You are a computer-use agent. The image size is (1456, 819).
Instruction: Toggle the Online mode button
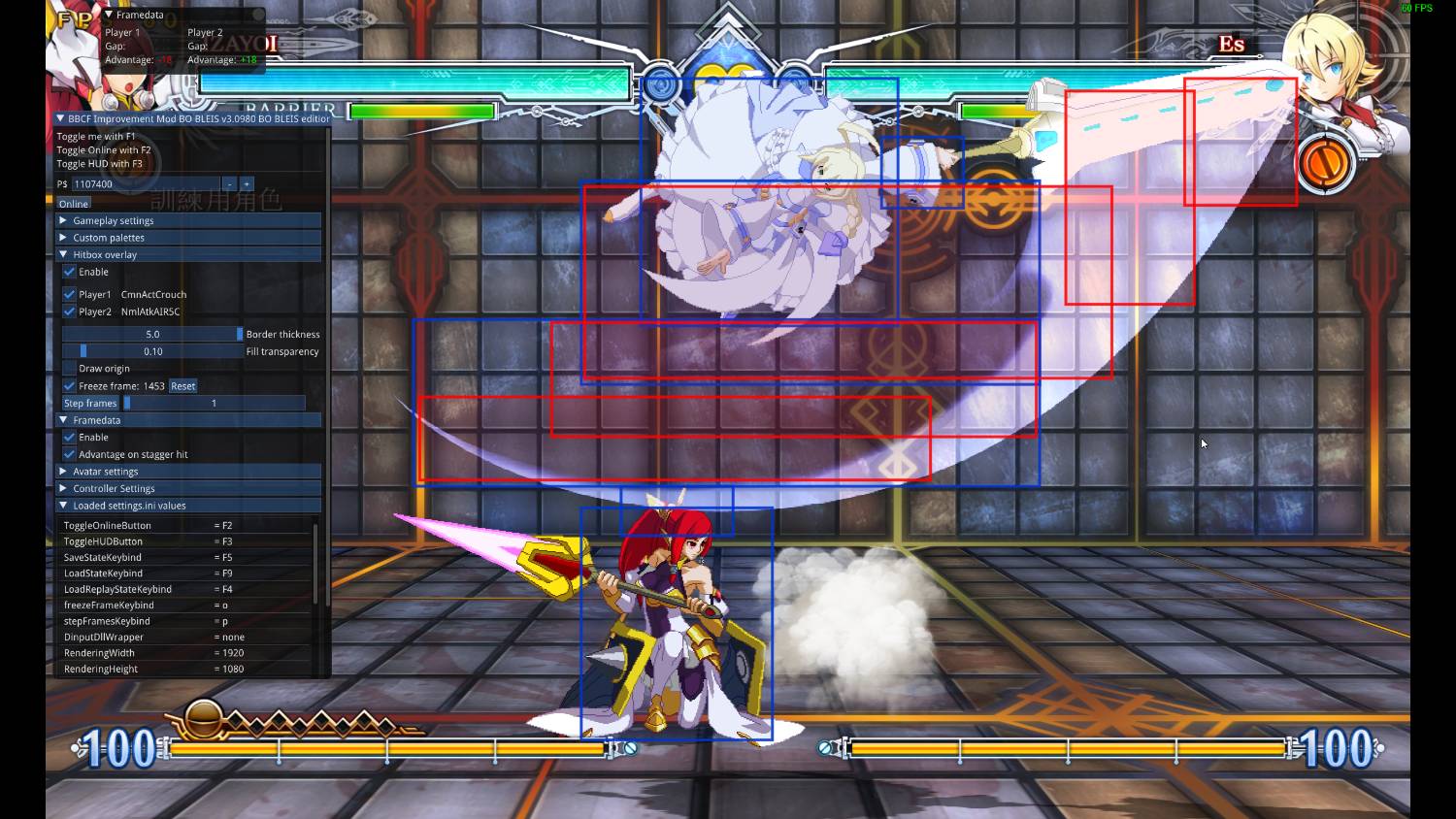(x=73, y=203)
